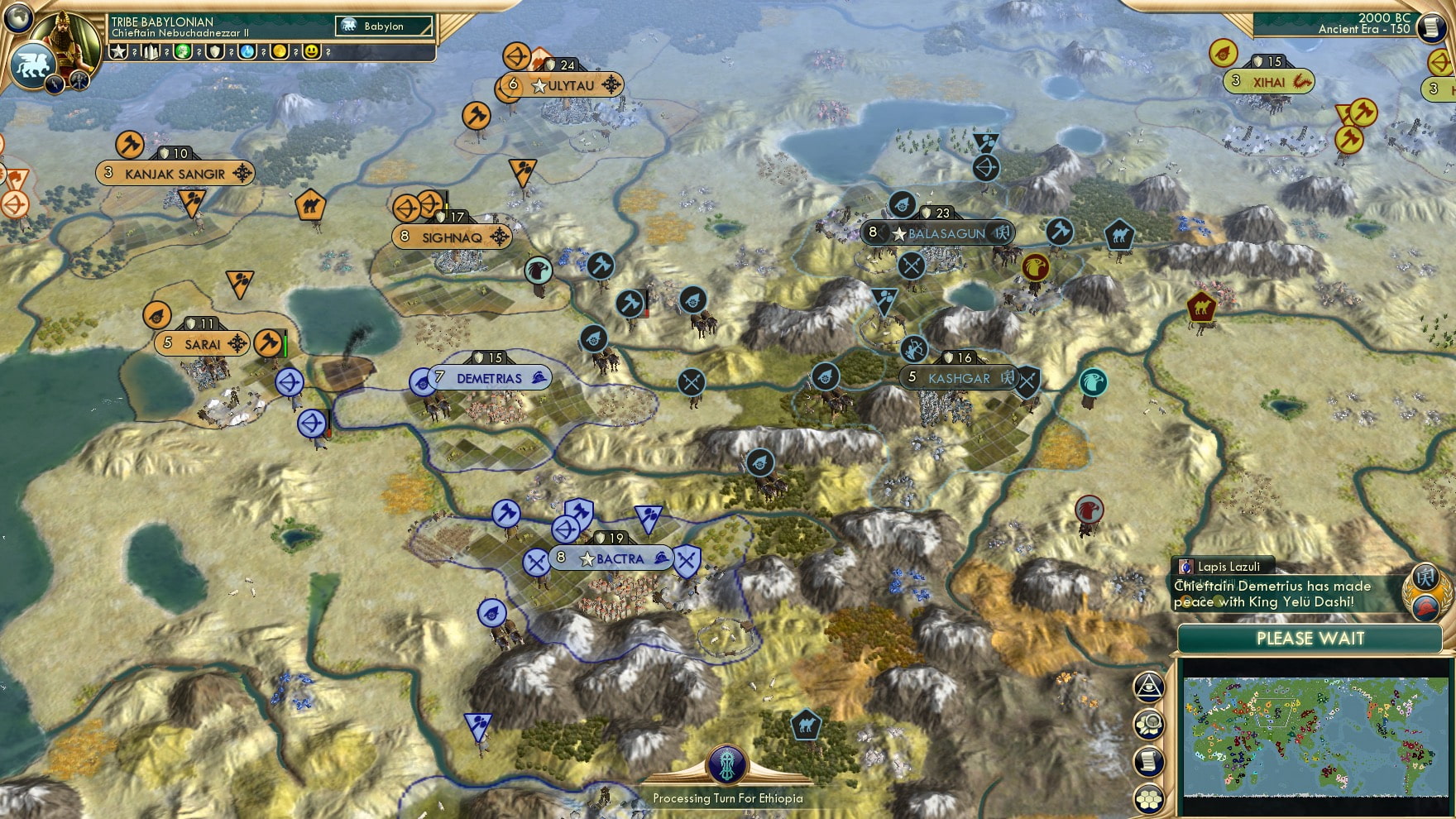This screenshot has height=819, width=1456.
Task: Select the Bactra city banner
Action: (x=610, y=559)
